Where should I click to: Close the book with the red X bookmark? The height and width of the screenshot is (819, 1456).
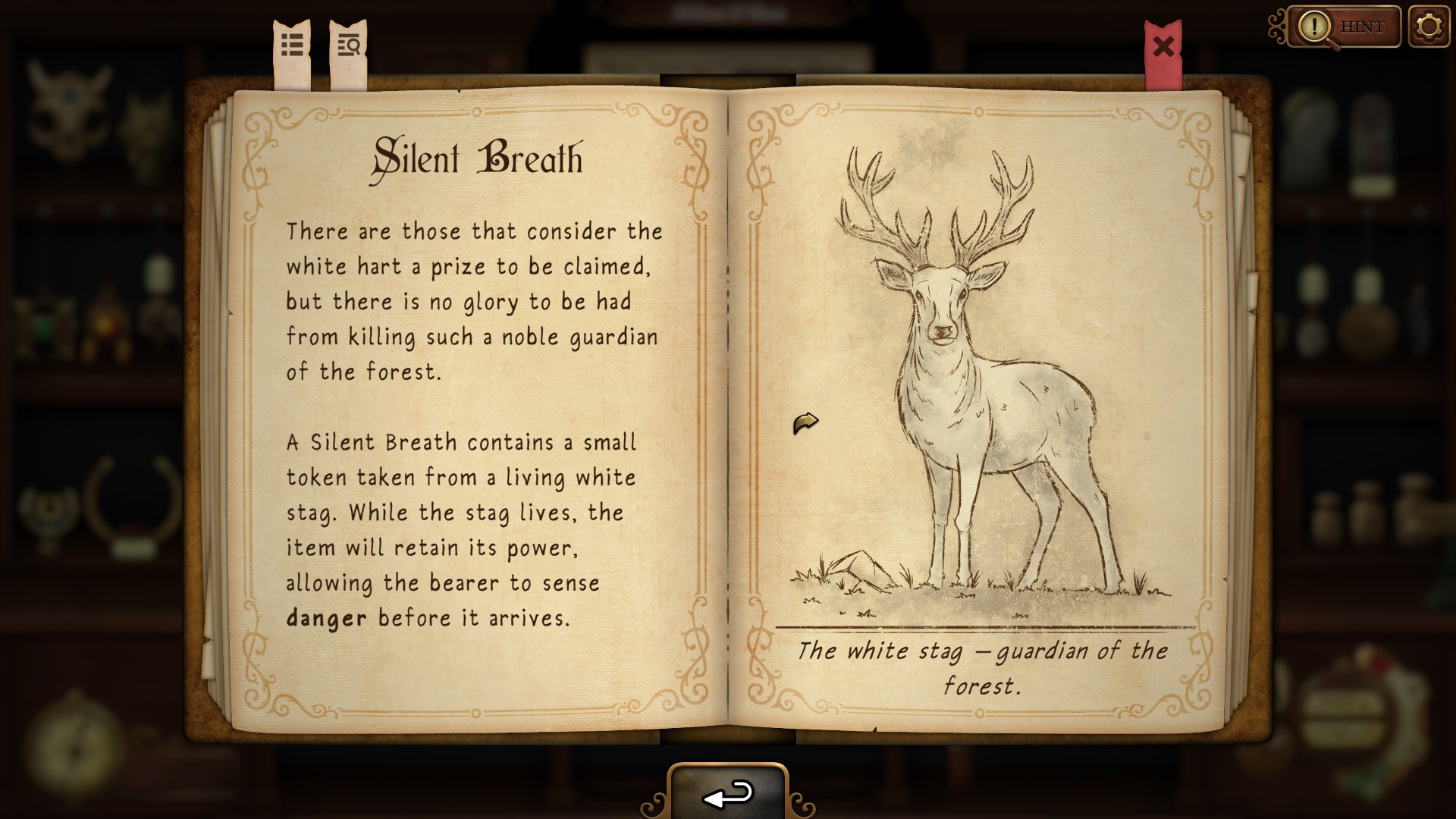pos(1163,48)
